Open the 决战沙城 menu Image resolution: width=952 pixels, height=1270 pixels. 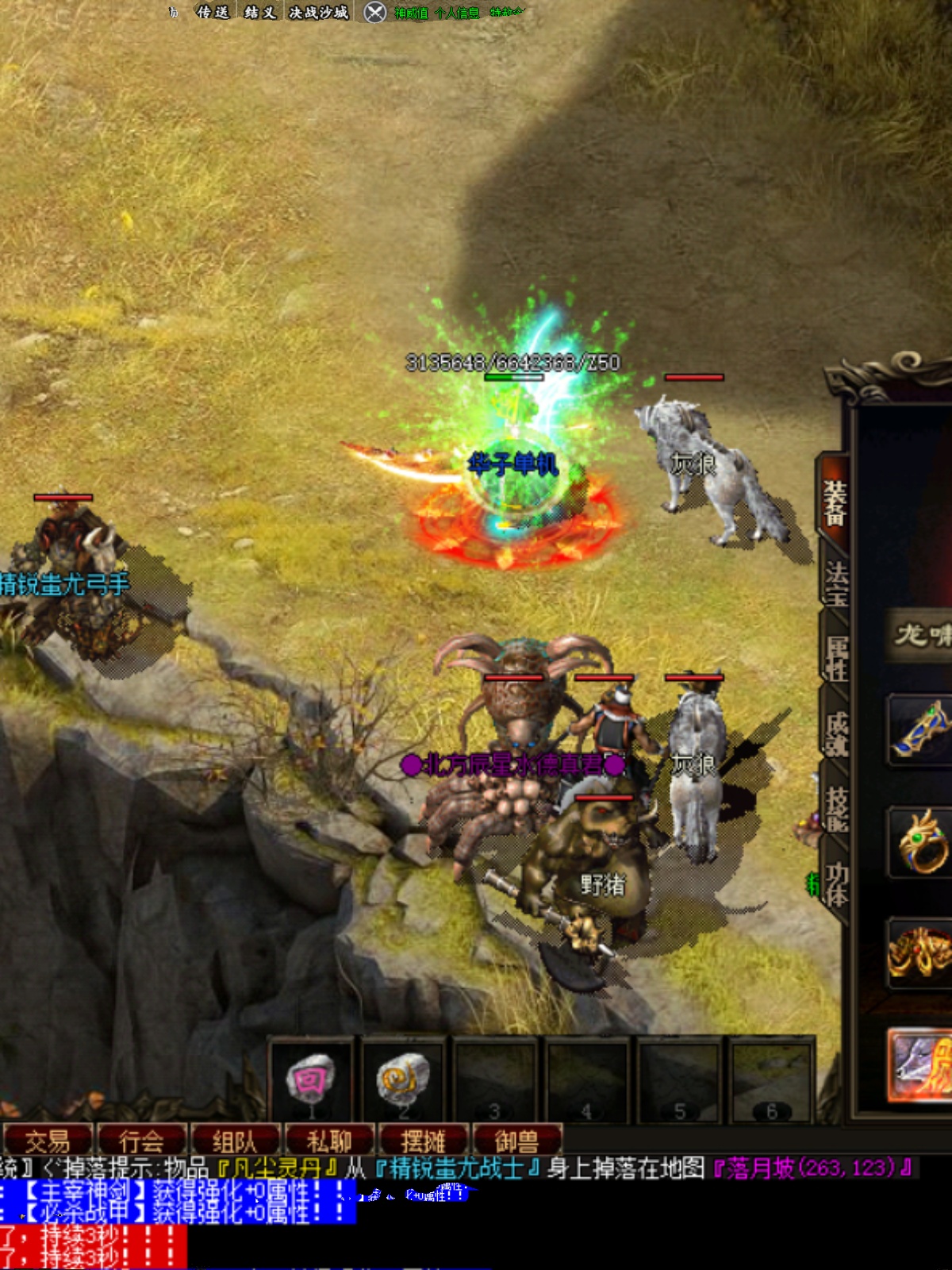tap(319, 12)
